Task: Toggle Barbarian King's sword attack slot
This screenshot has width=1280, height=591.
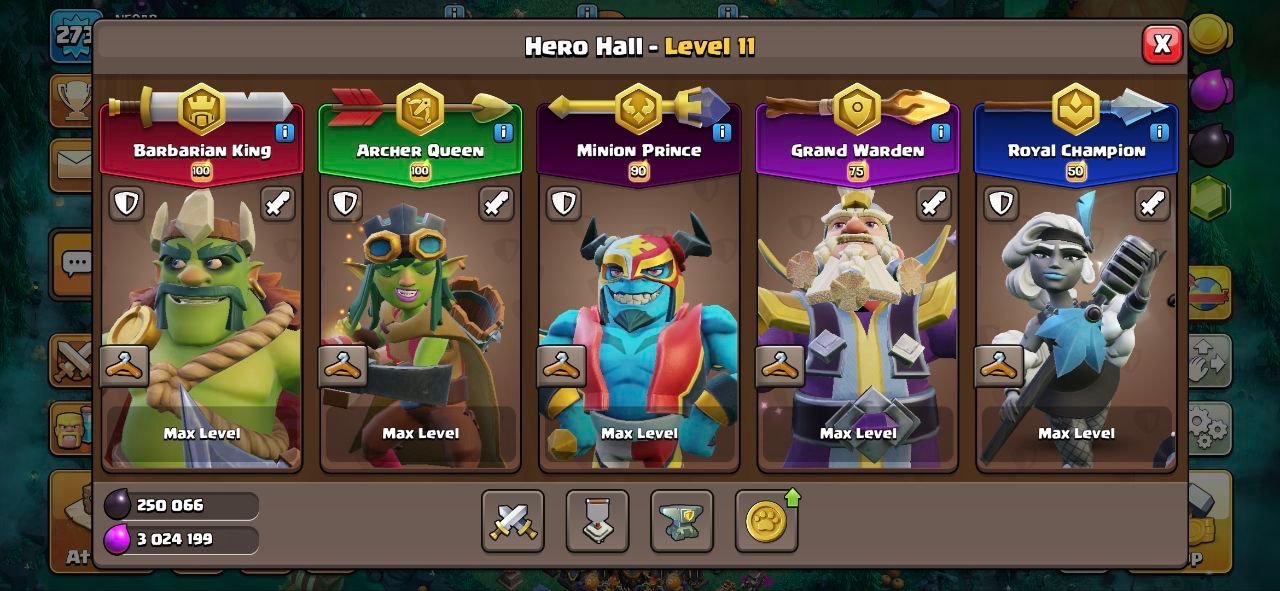Action: pyautogui.click(x=278, y=203)
